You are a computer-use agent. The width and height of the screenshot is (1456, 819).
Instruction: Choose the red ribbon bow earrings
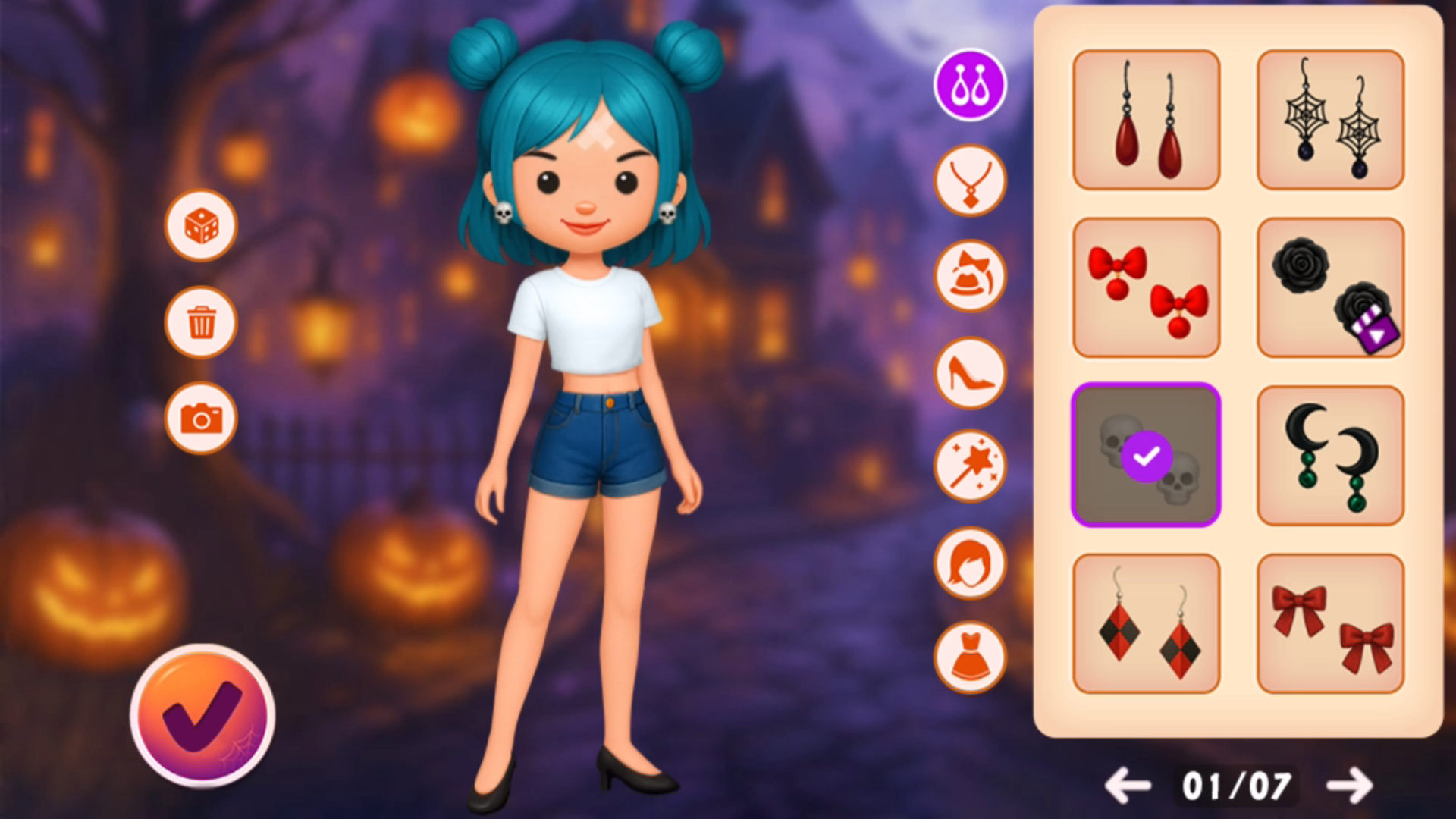(1330, 623)
